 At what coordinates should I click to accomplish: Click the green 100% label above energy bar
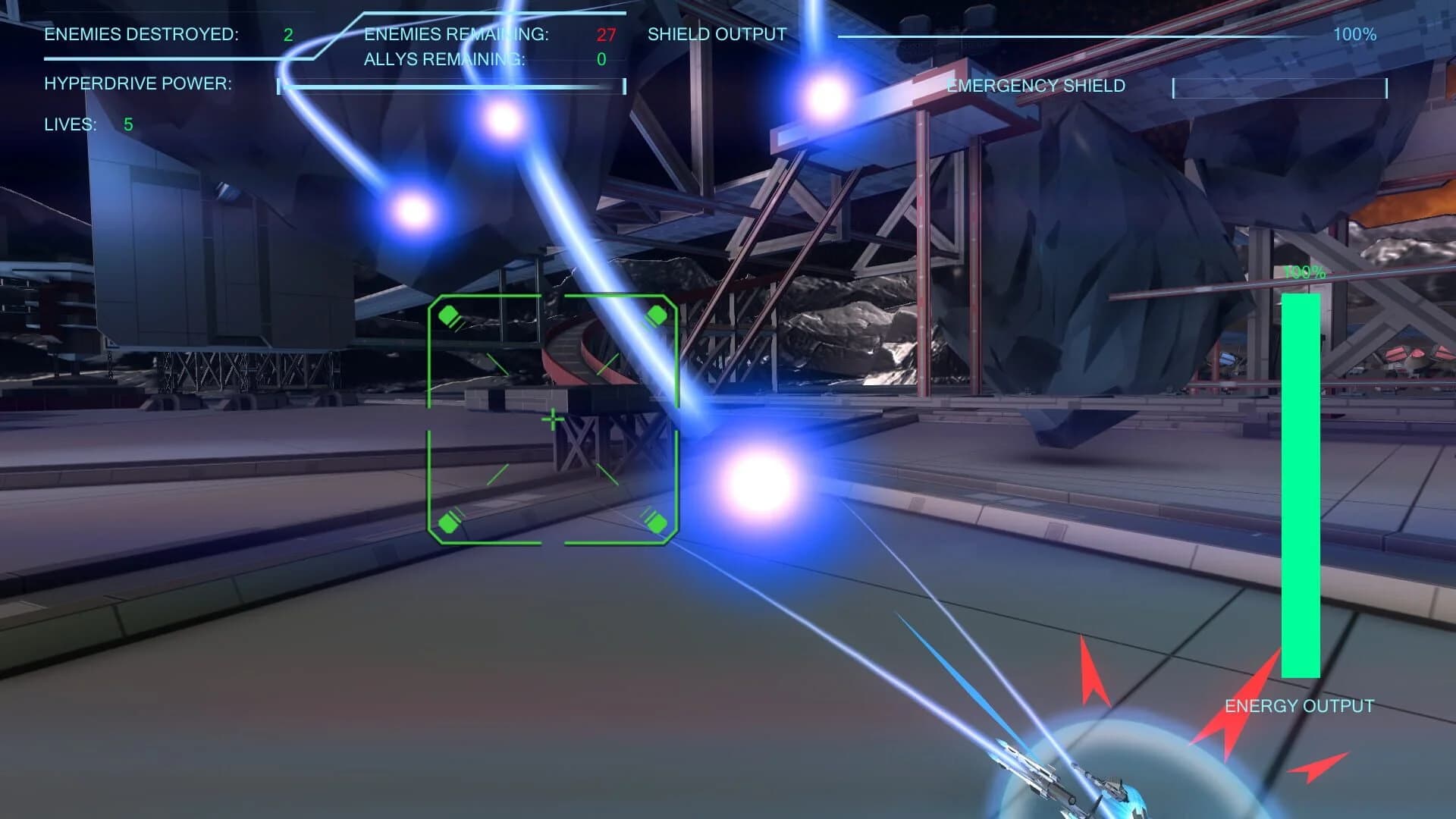click(1303, 271)
